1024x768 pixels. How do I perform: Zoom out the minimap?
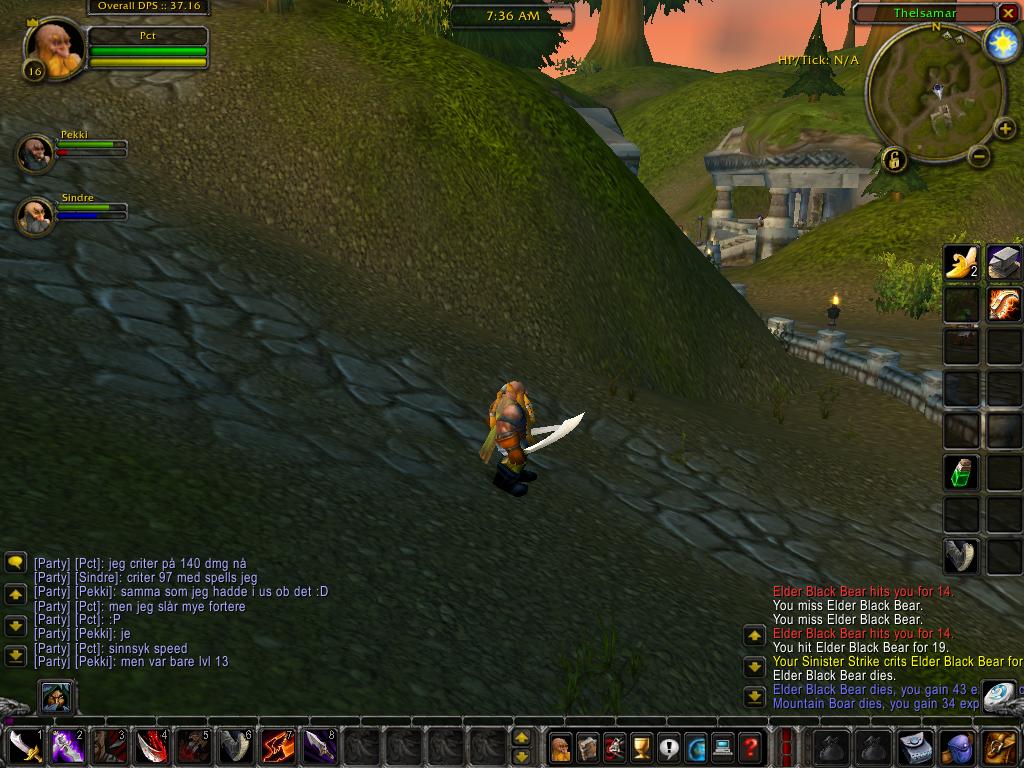pos(980,156)
